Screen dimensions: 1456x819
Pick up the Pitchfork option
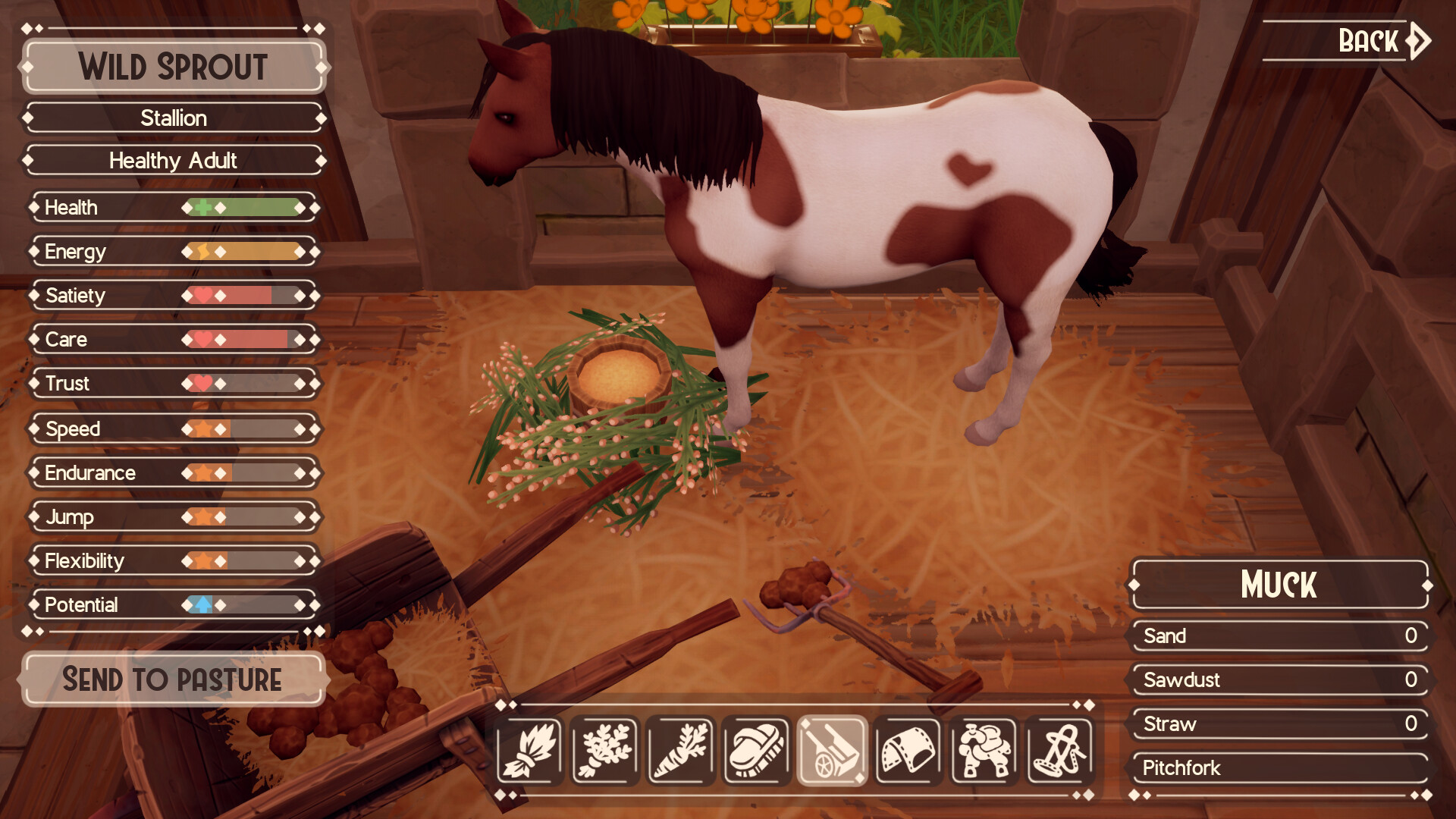point(1279,768)
